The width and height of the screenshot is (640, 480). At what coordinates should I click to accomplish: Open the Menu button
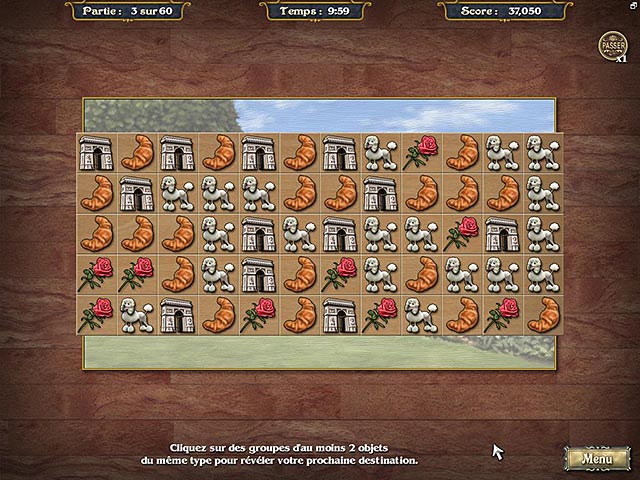pyautogui.click(x=597, y=458)
